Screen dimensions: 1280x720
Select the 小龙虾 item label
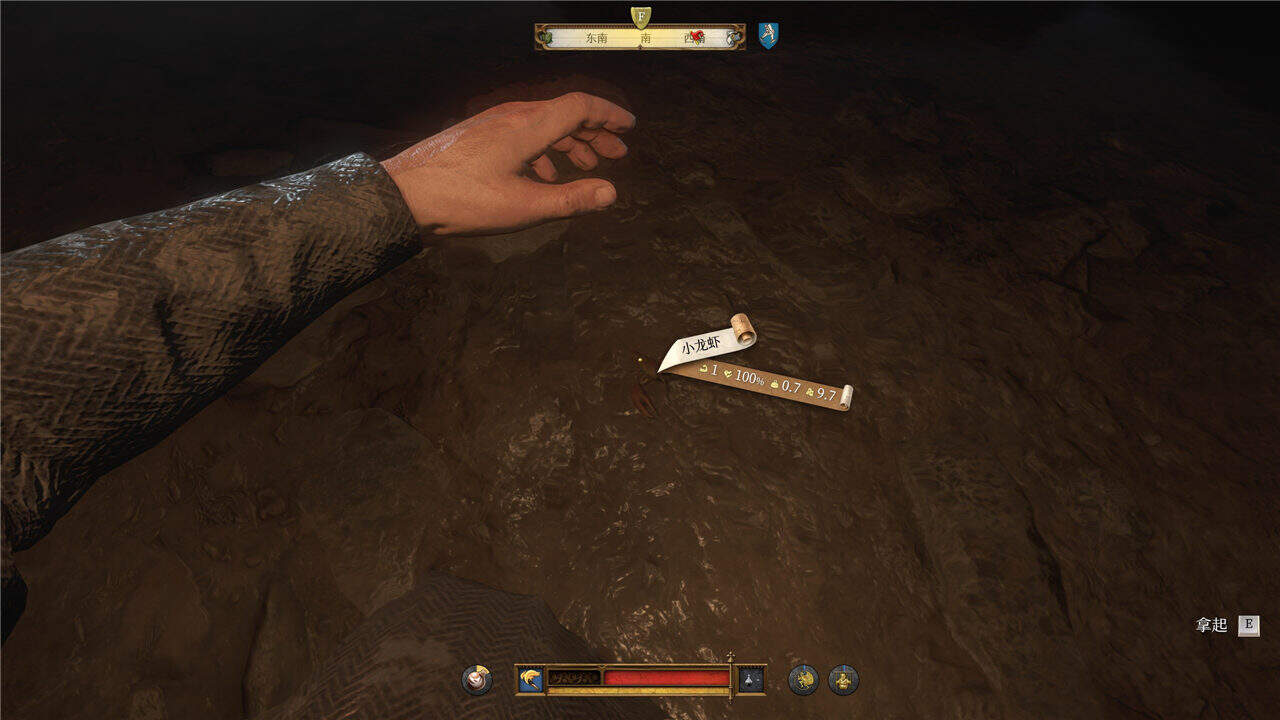[x=701, y=347]
